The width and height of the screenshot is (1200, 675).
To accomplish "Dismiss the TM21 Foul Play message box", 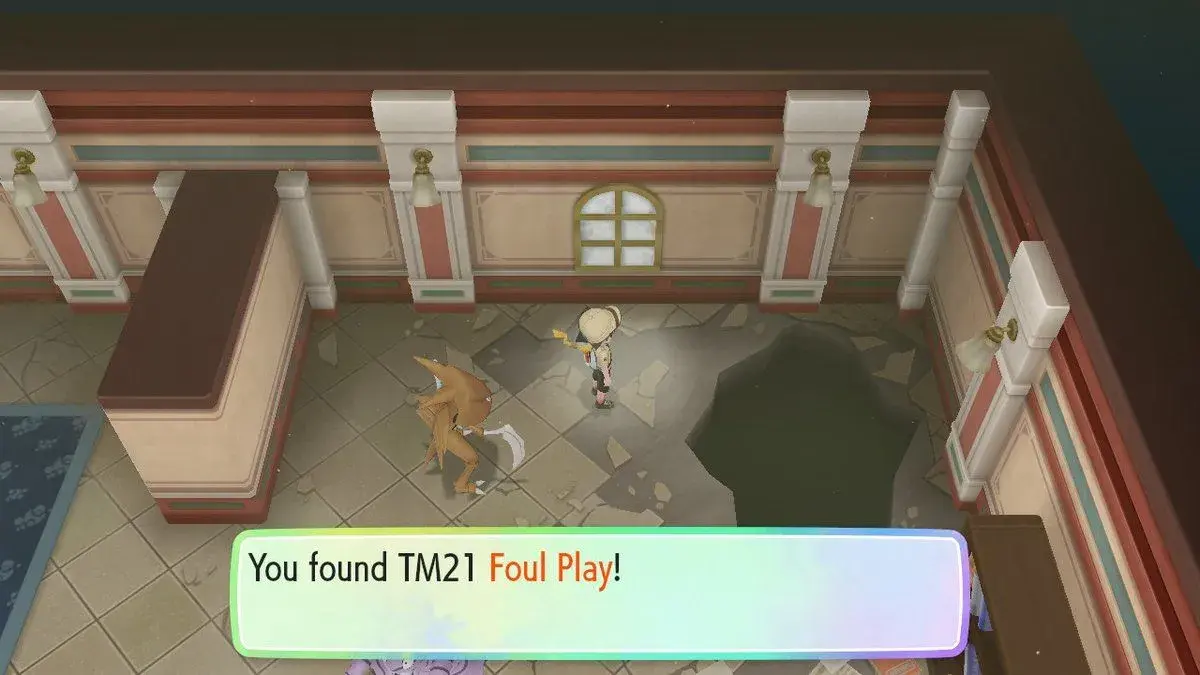I will (598, 591).
